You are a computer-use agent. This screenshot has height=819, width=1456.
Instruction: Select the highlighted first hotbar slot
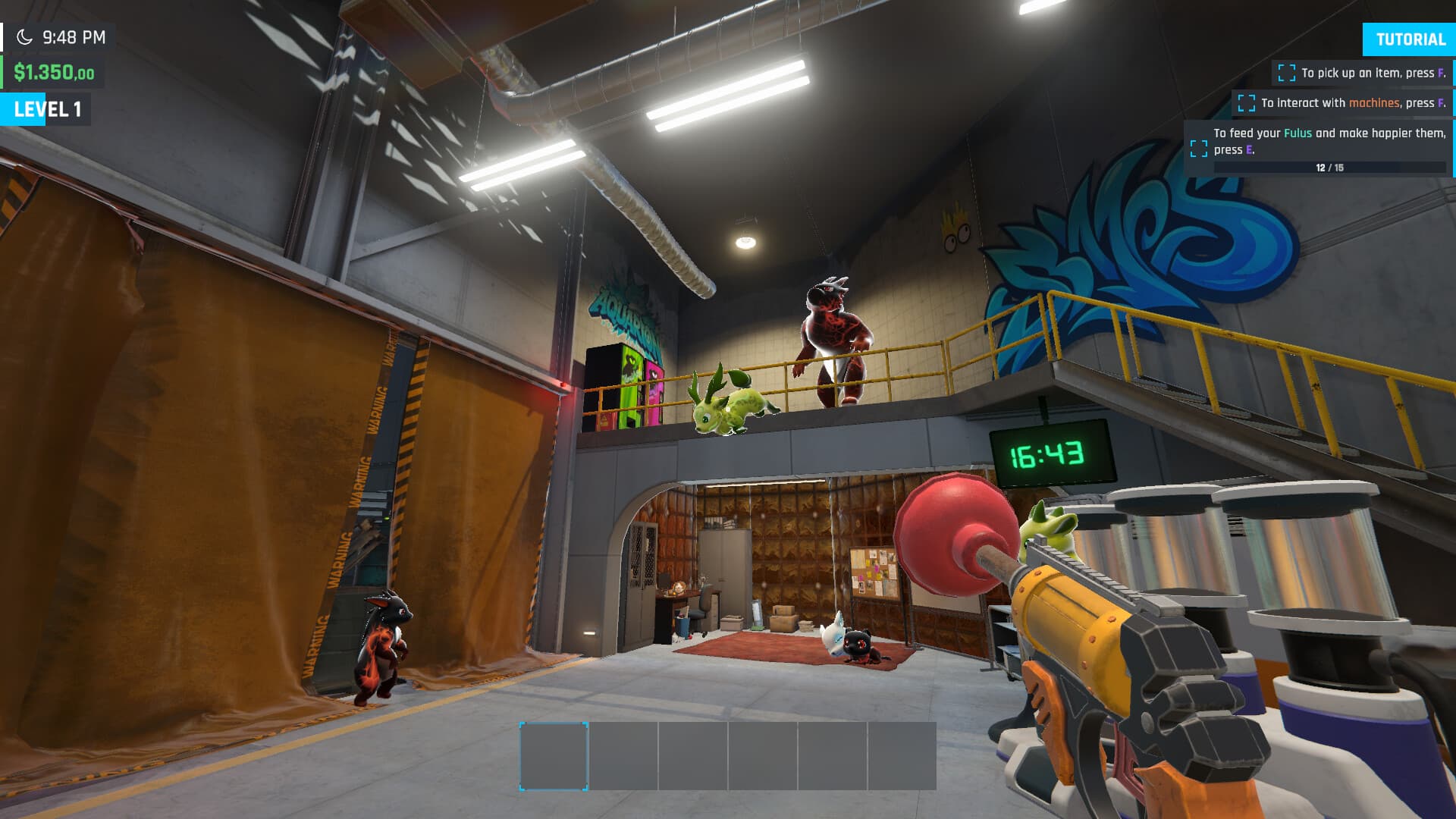(554, 753)
